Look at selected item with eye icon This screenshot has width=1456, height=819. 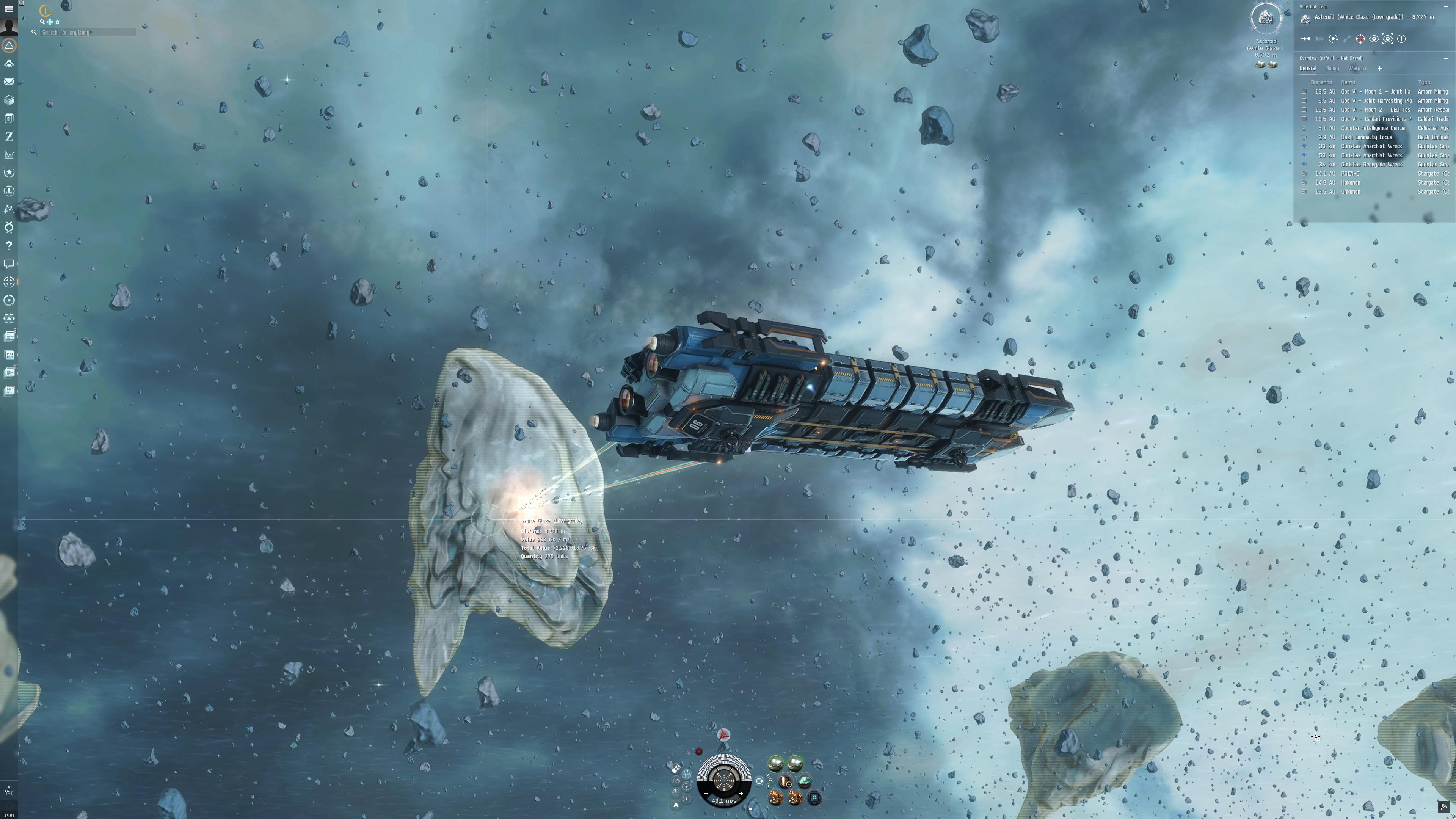(1374, 39)
